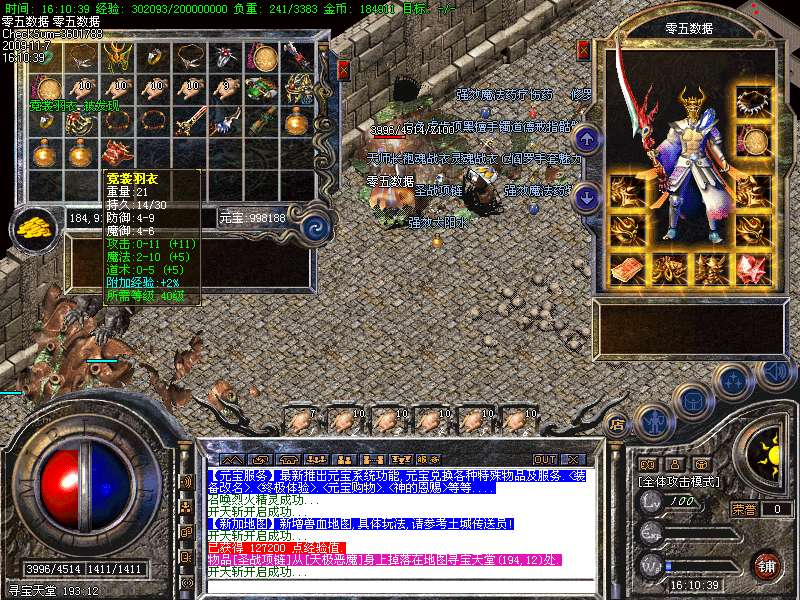The image size is (800, 600).
Task: Close the character equipment panel
Action: 584,49
